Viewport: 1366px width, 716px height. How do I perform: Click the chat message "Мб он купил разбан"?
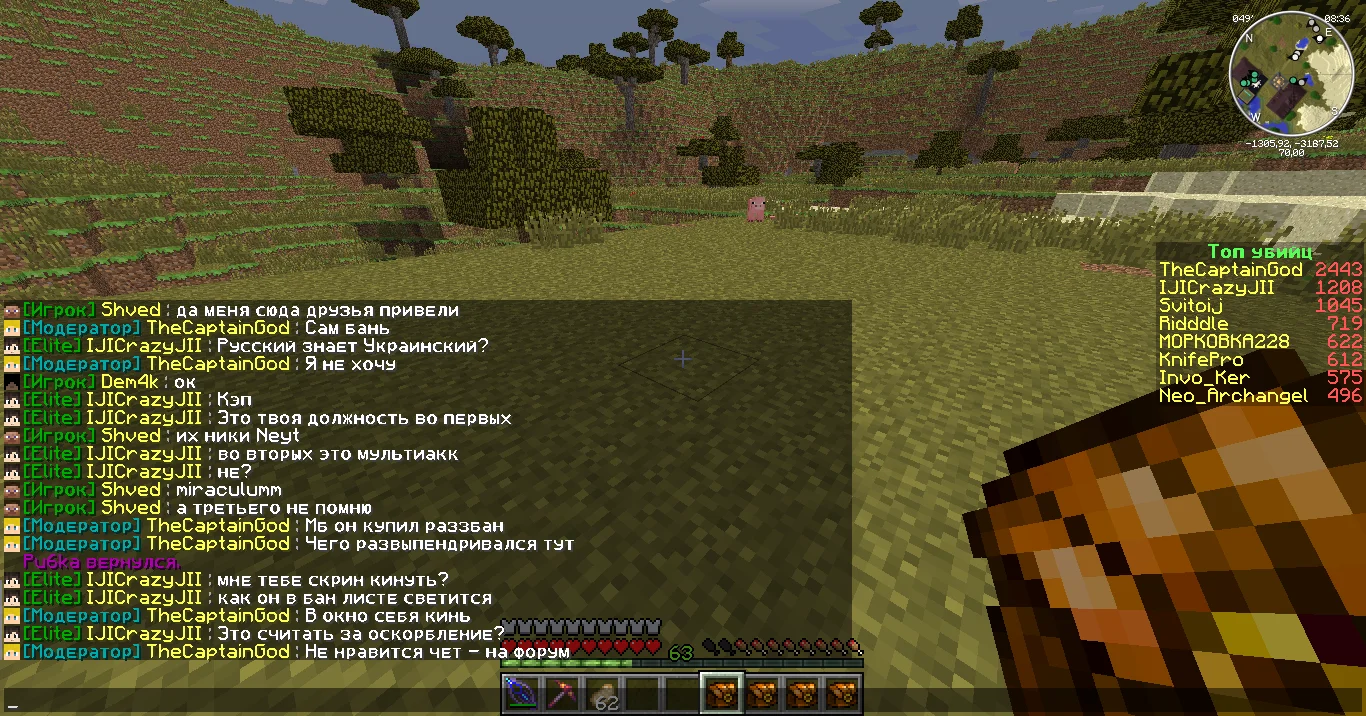404,526
